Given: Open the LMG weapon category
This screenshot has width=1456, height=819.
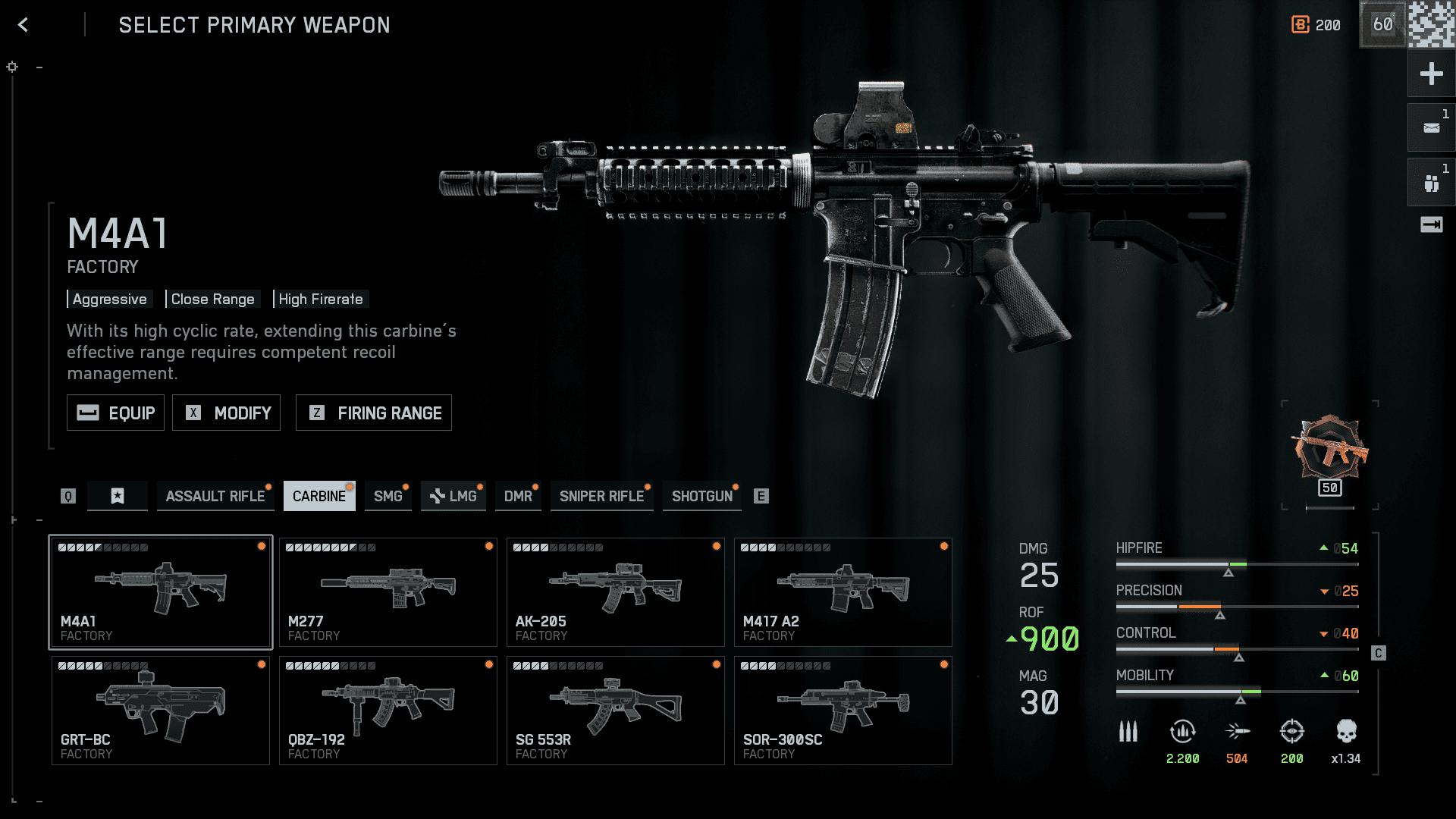Looking at the screenshot, I should click(453, 496).
